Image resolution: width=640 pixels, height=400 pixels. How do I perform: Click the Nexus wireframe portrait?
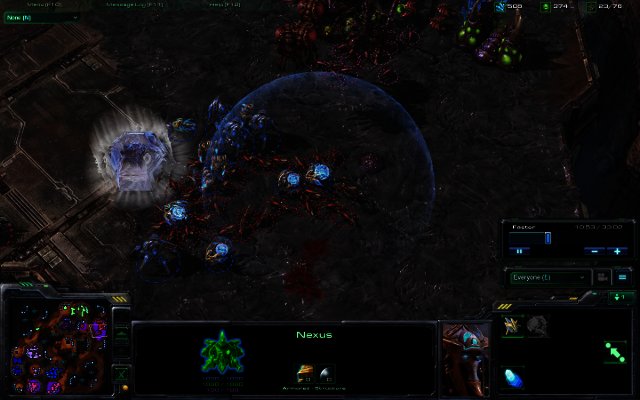coord(219,352)
